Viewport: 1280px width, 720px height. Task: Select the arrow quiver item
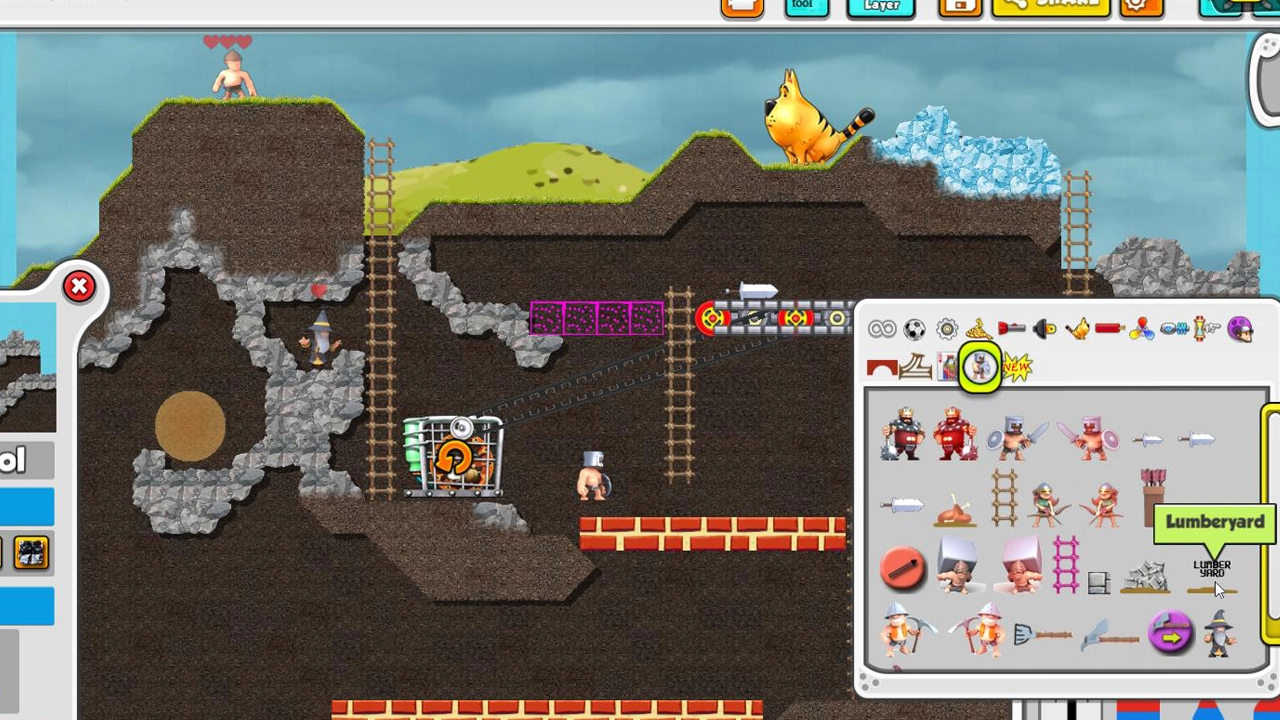1153,497
